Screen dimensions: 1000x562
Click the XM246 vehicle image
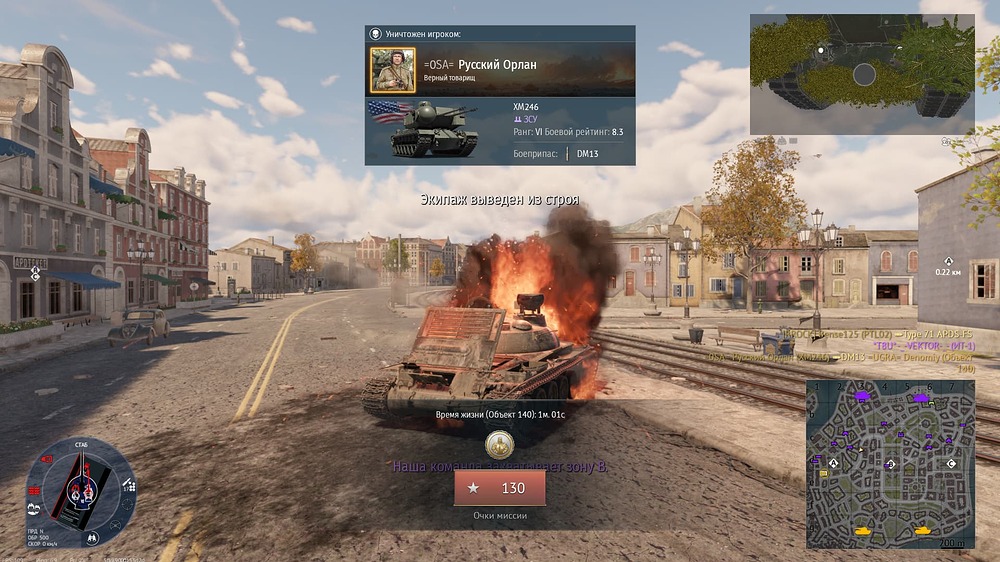tap(435, 130)
